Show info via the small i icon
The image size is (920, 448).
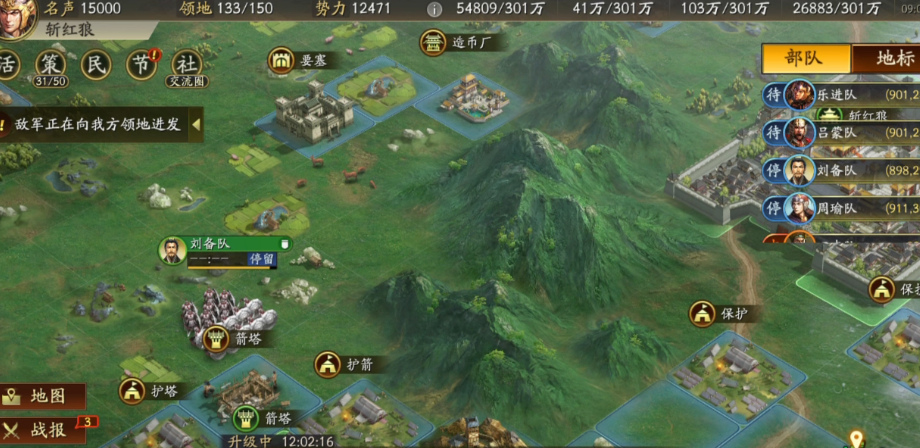point(434,9)
